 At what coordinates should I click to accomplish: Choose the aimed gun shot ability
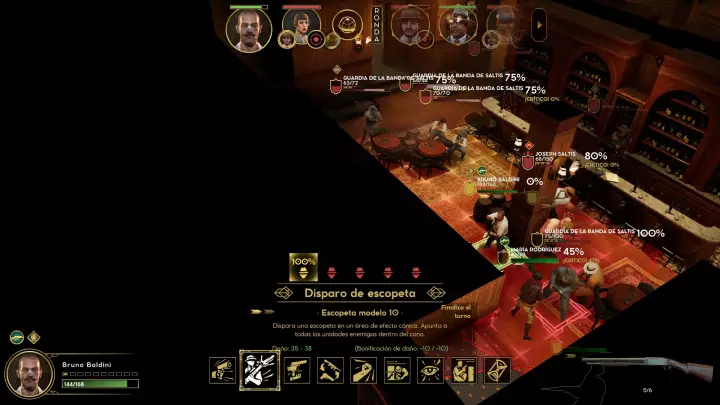(x=222, y=370)
